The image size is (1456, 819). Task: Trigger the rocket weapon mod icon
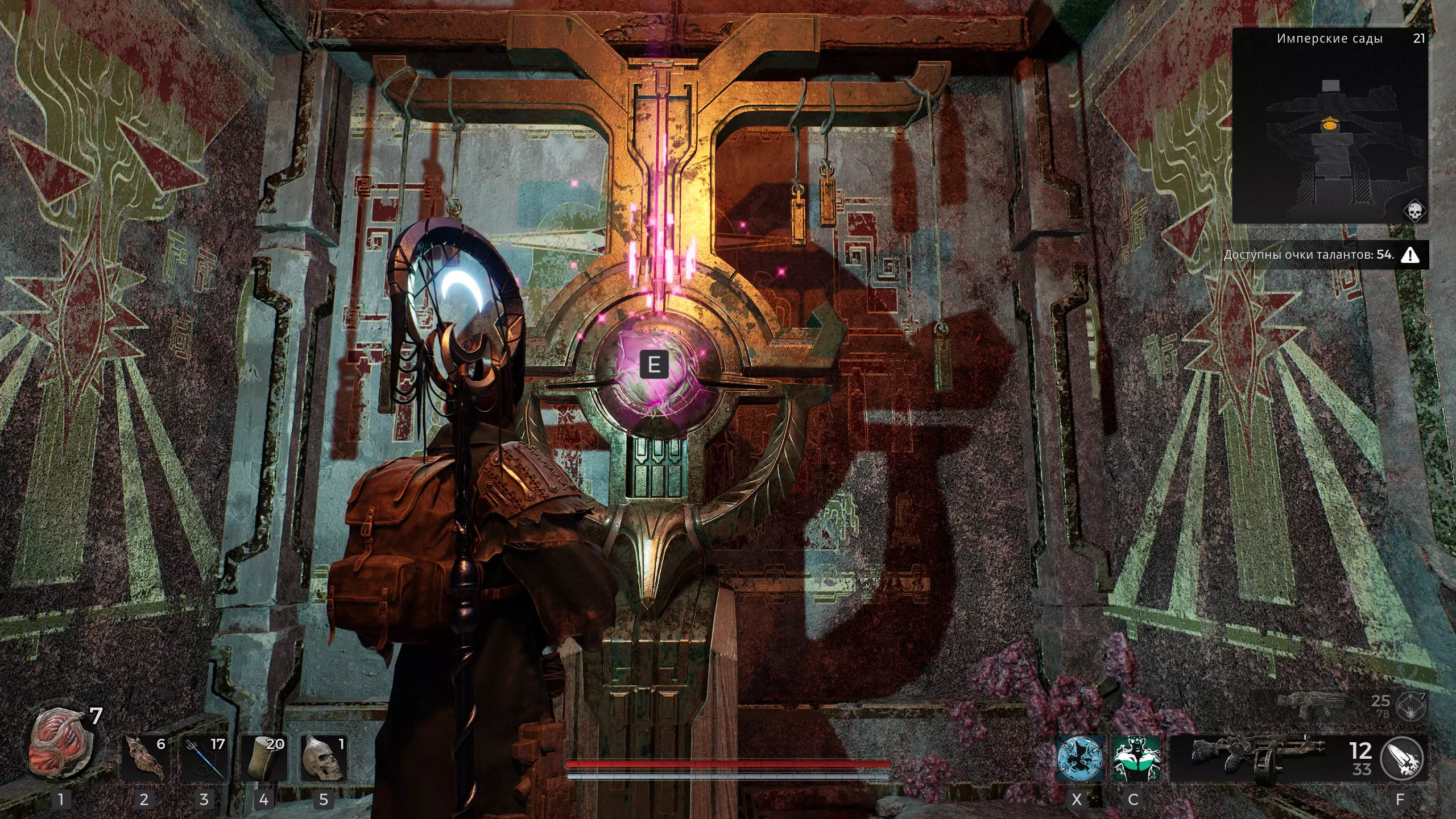tap(1401, 759)
